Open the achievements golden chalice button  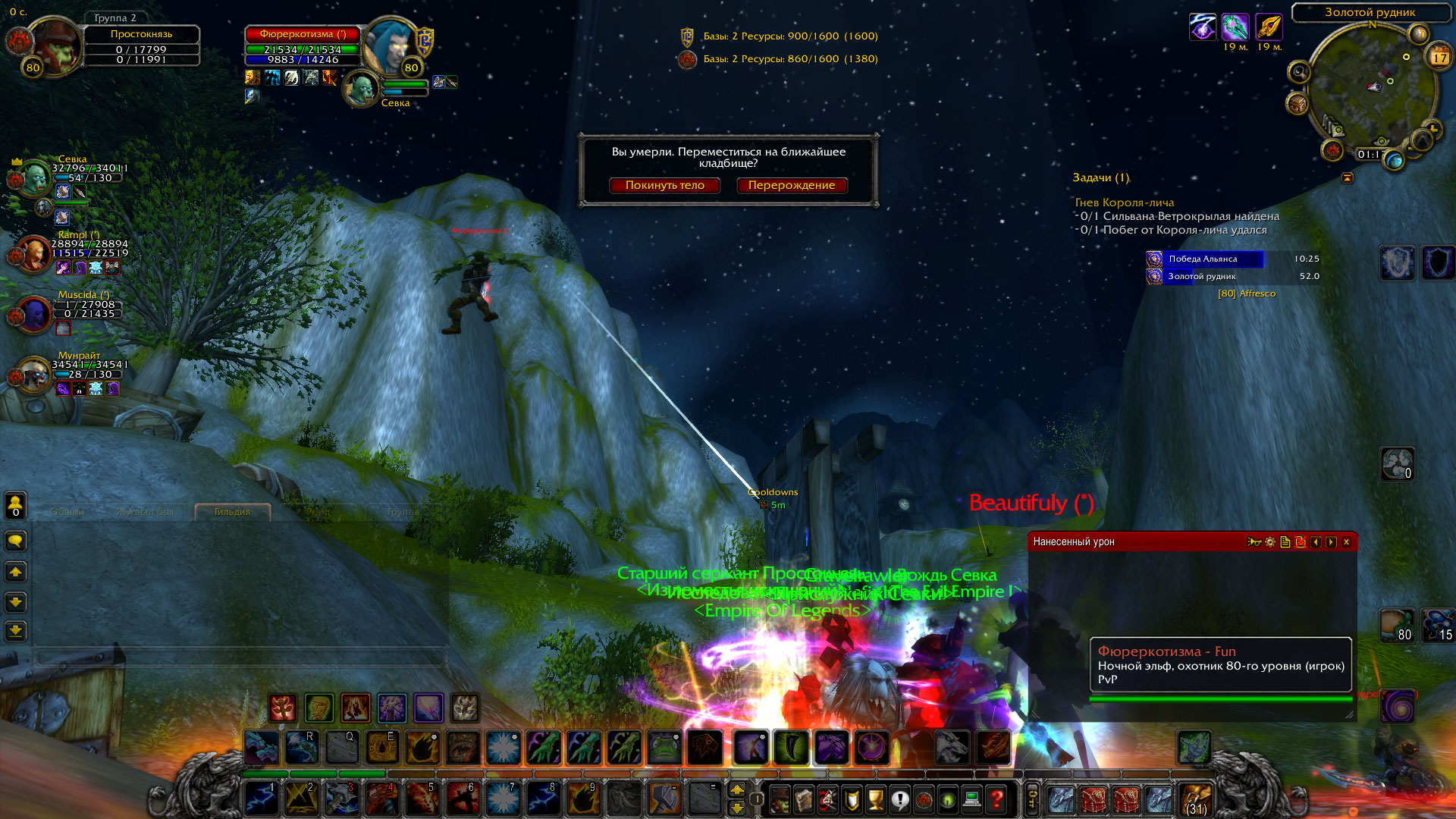tap(875, 799)
